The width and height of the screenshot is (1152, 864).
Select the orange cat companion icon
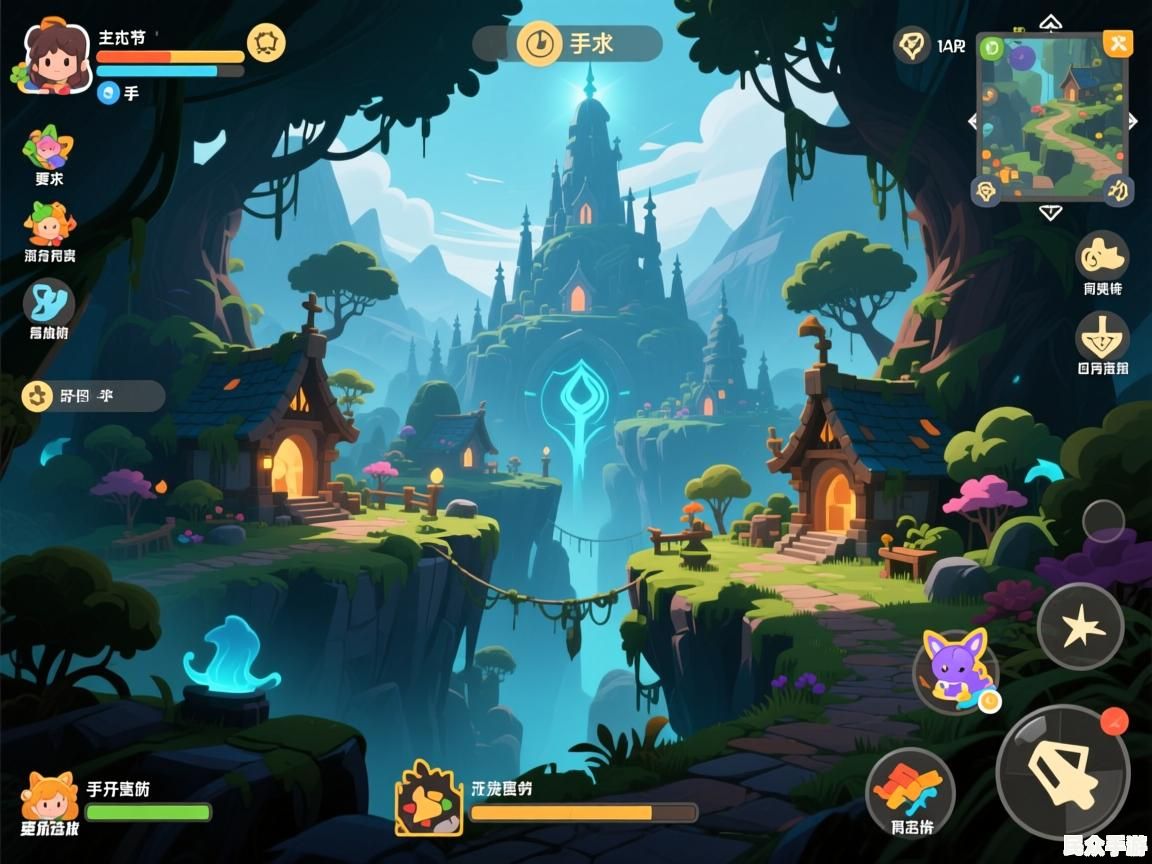point(50,796)
